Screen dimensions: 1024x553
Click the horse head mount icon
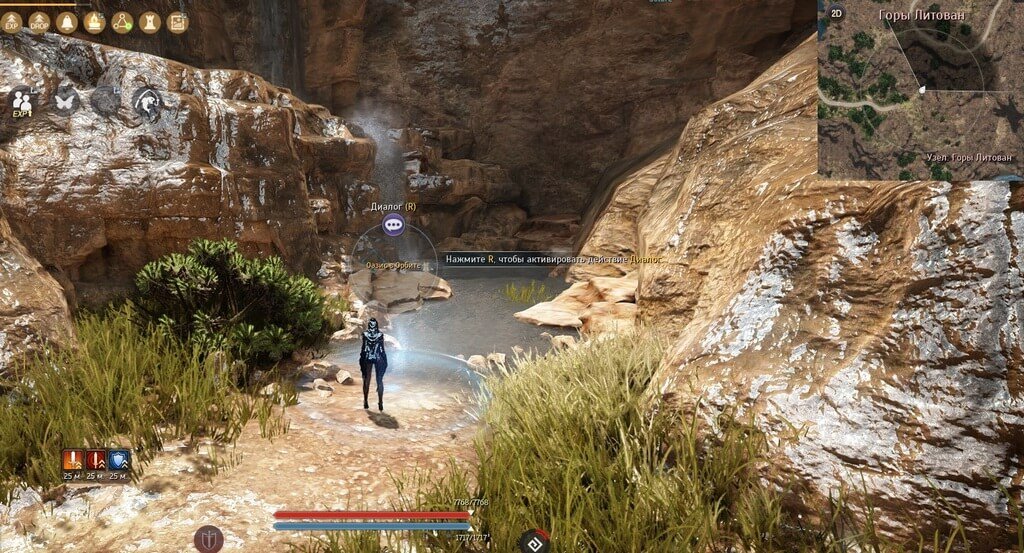(147, 102)
